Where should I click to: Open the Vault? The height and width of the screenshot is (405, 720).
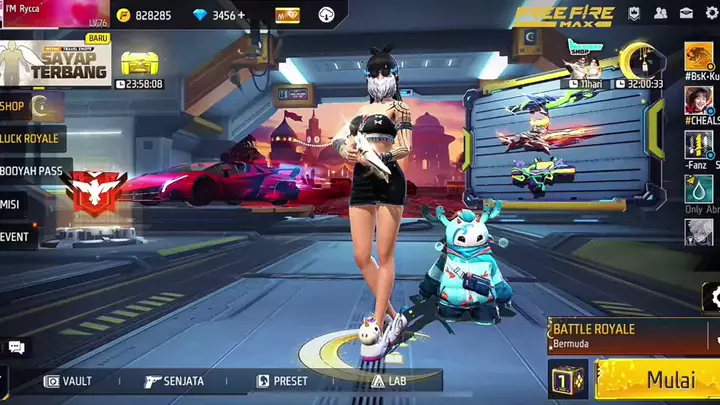(x=68, y=381)
